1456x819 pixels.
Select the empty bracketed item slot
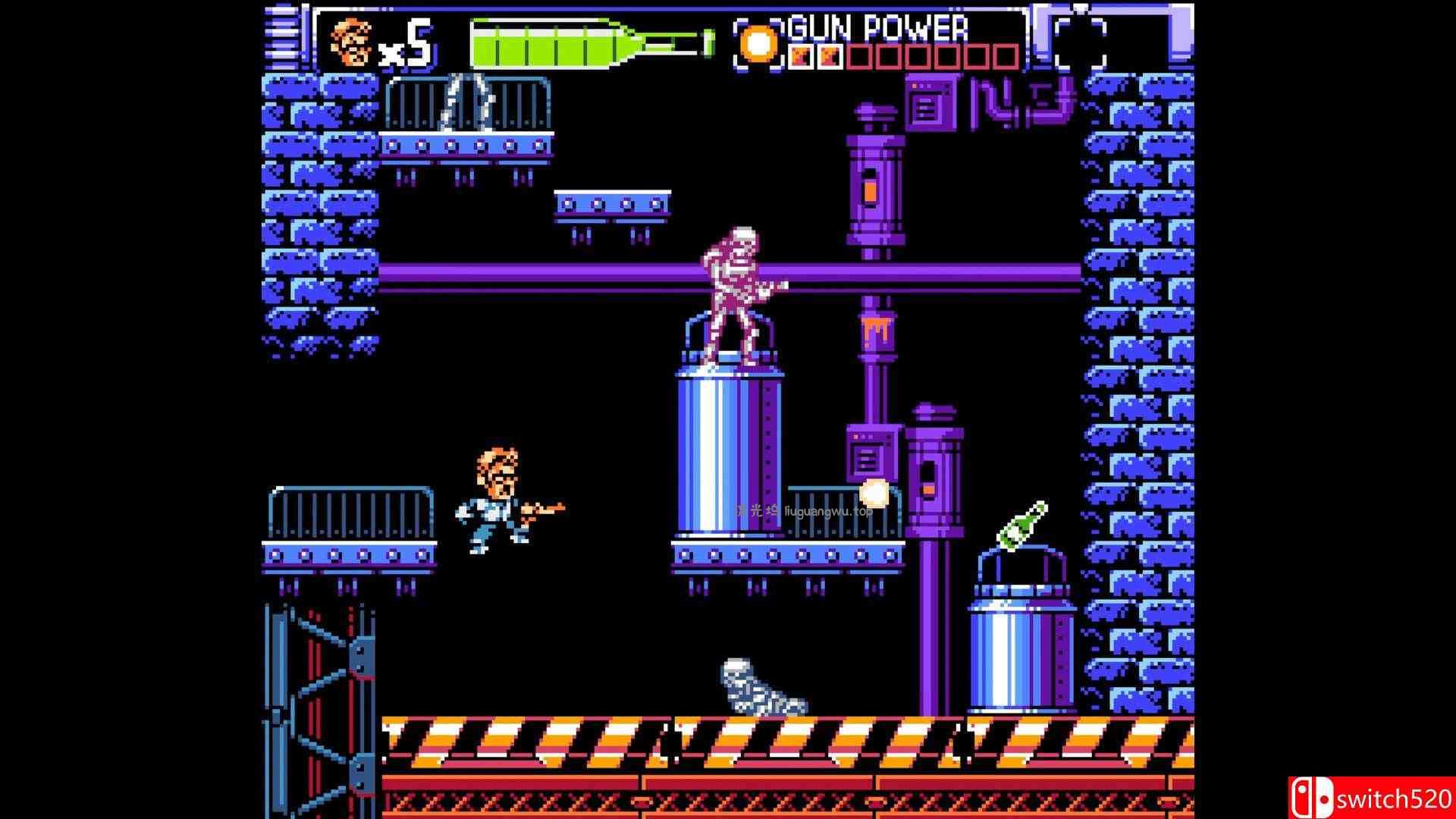(x=1080, y=42)
